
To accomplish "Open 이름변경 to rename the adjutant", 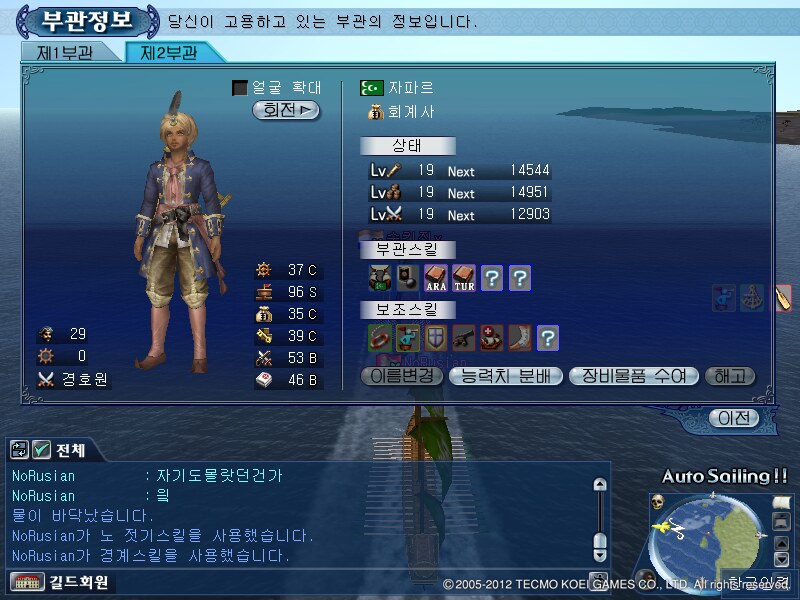I will click(401, 377).
